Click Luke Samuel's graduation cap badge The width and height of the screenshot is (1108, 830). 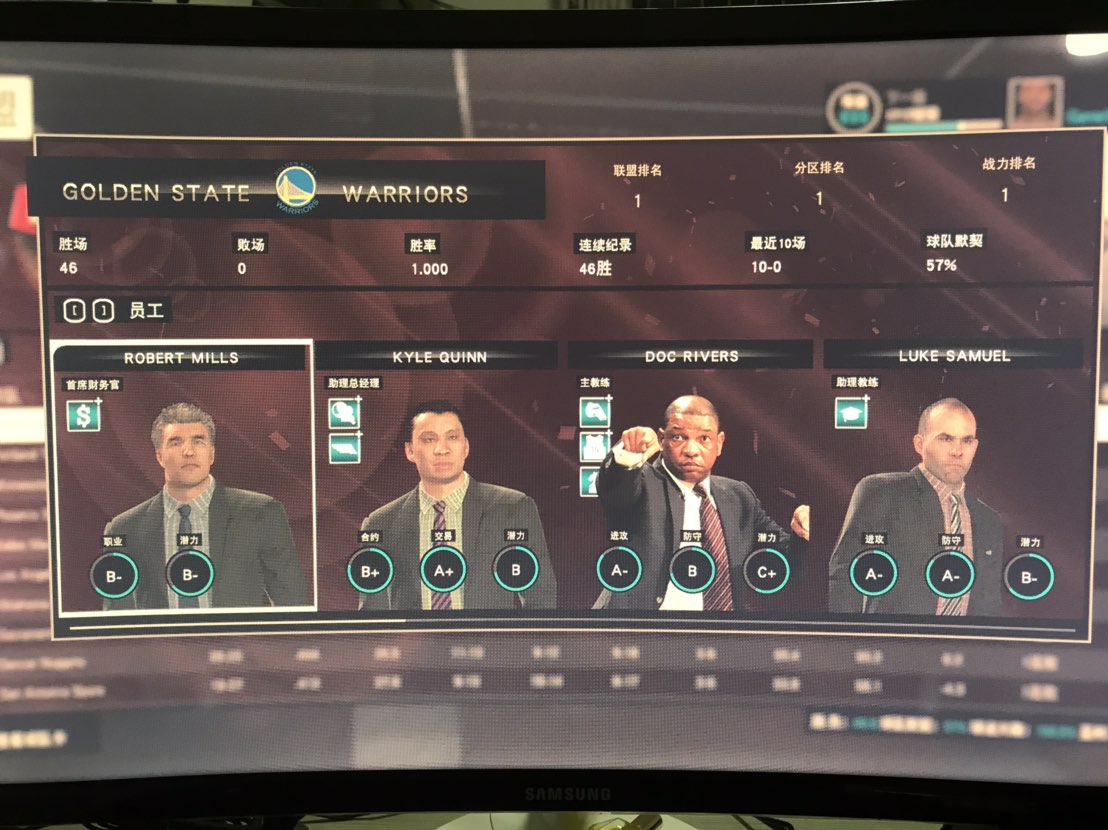pyautogui.click(x=851, y=412)
